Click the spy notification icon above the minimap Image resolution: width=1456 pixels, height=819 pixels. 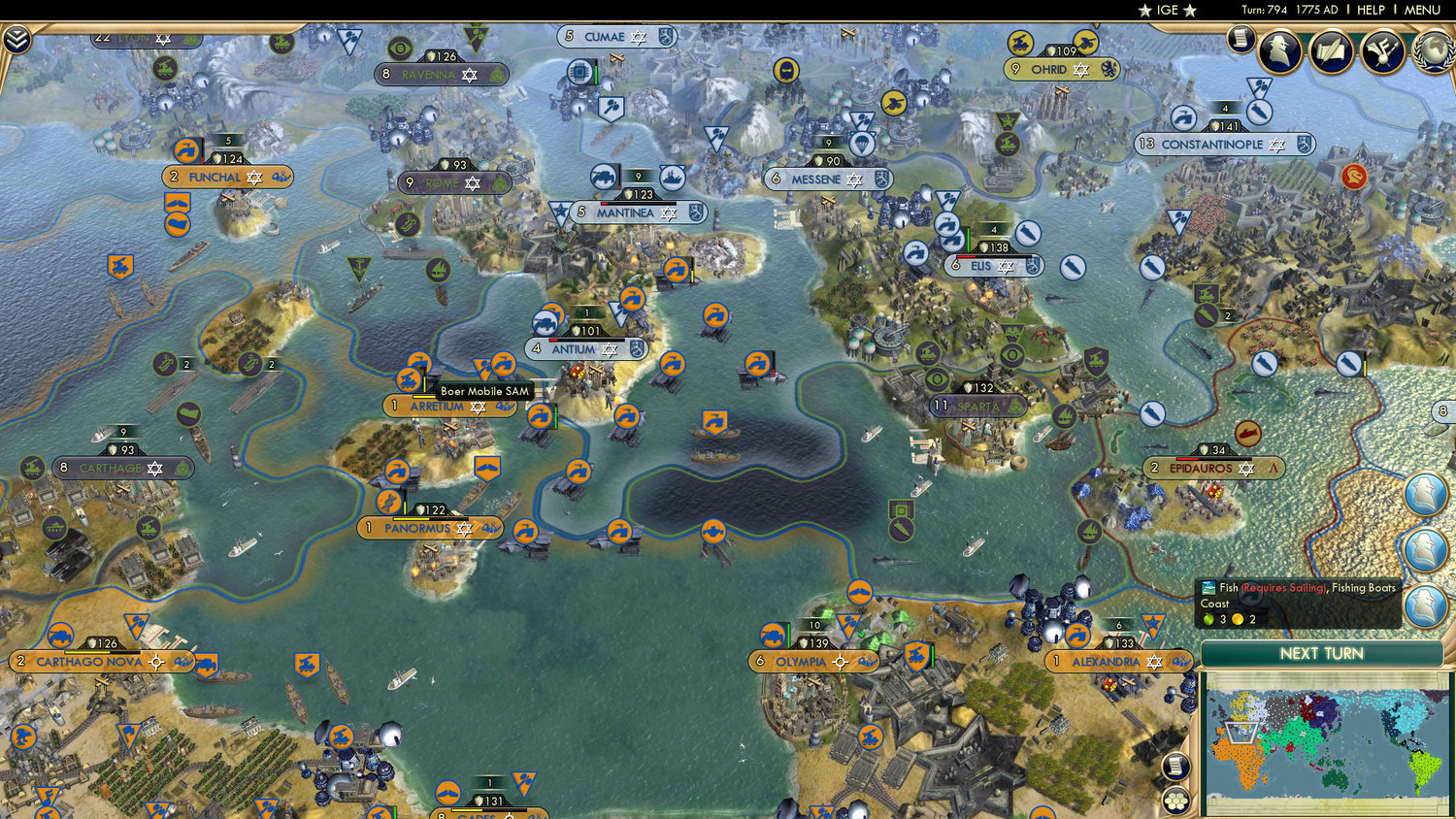(x=1425, y=602)
